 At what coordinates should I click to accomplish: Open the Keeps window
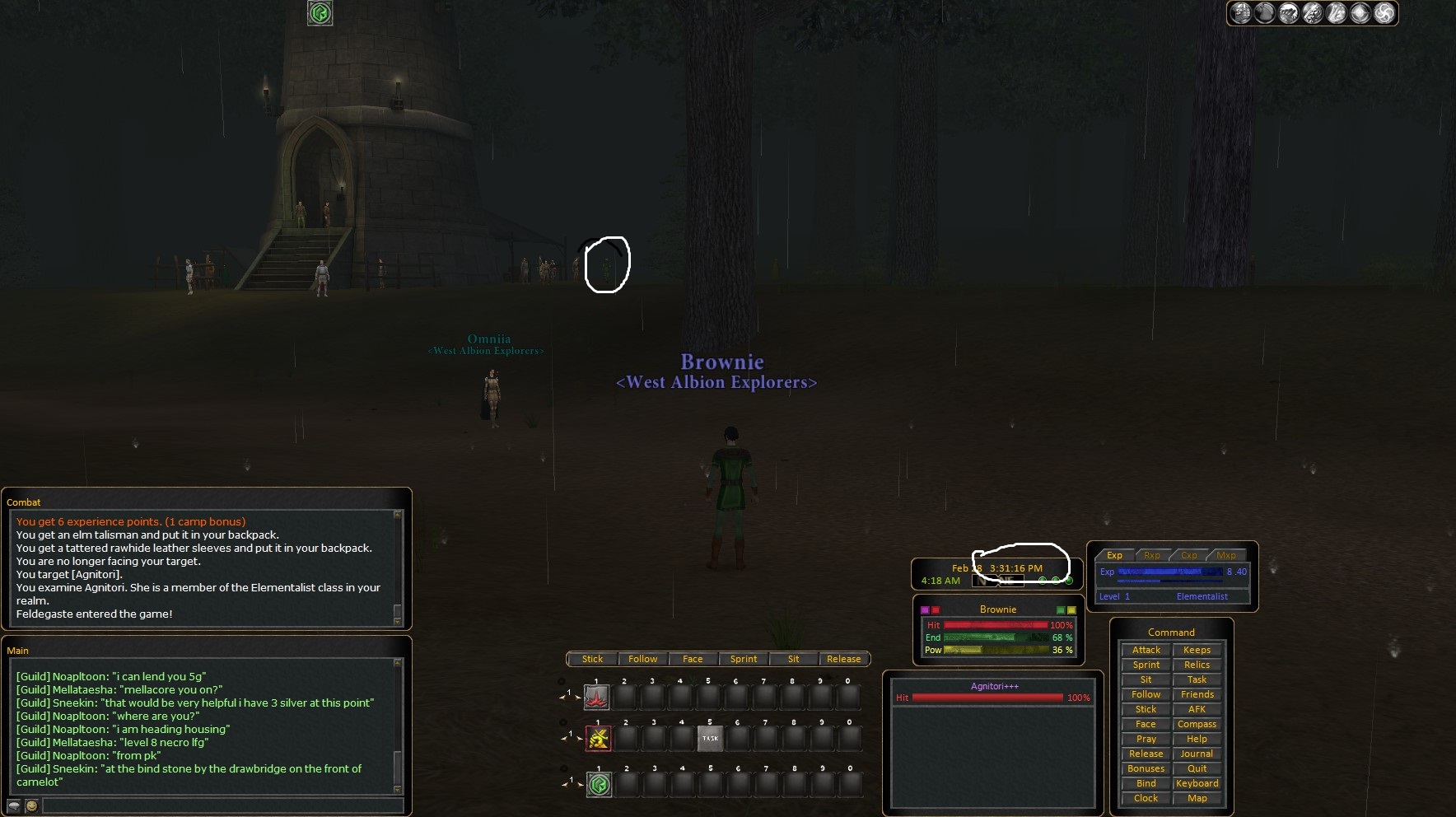tap(1197, 650)
